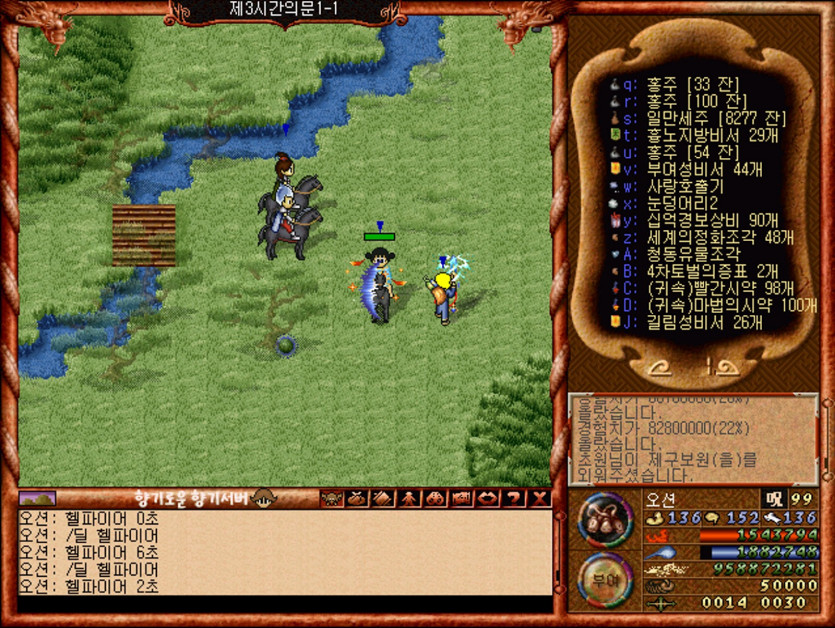The width and height of the screenshot is (835, 628).
Task: Click the lips toolbar icon
Action: click(x=488, y=498)
